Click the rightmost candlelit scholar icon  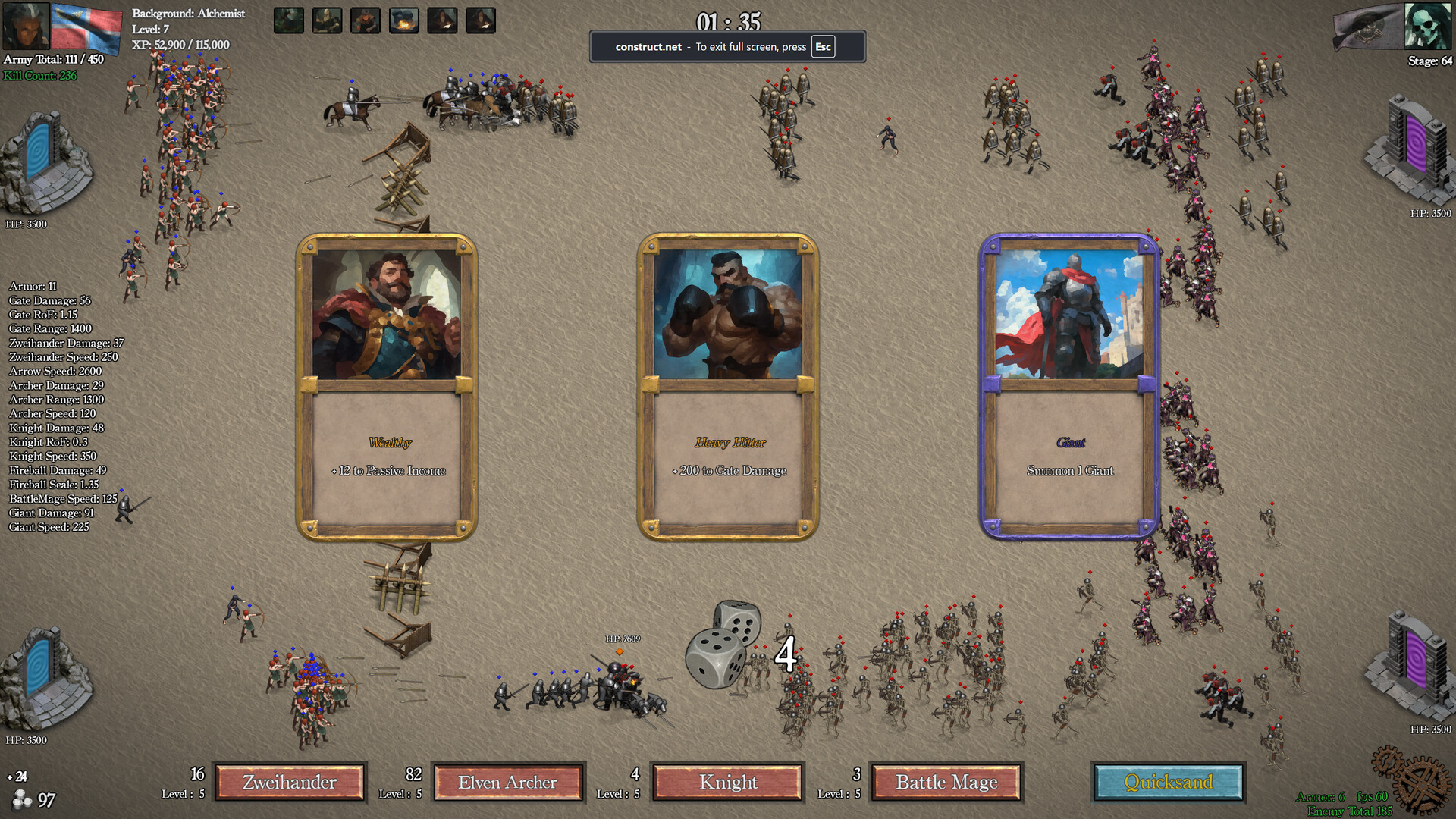coord(481,20)
